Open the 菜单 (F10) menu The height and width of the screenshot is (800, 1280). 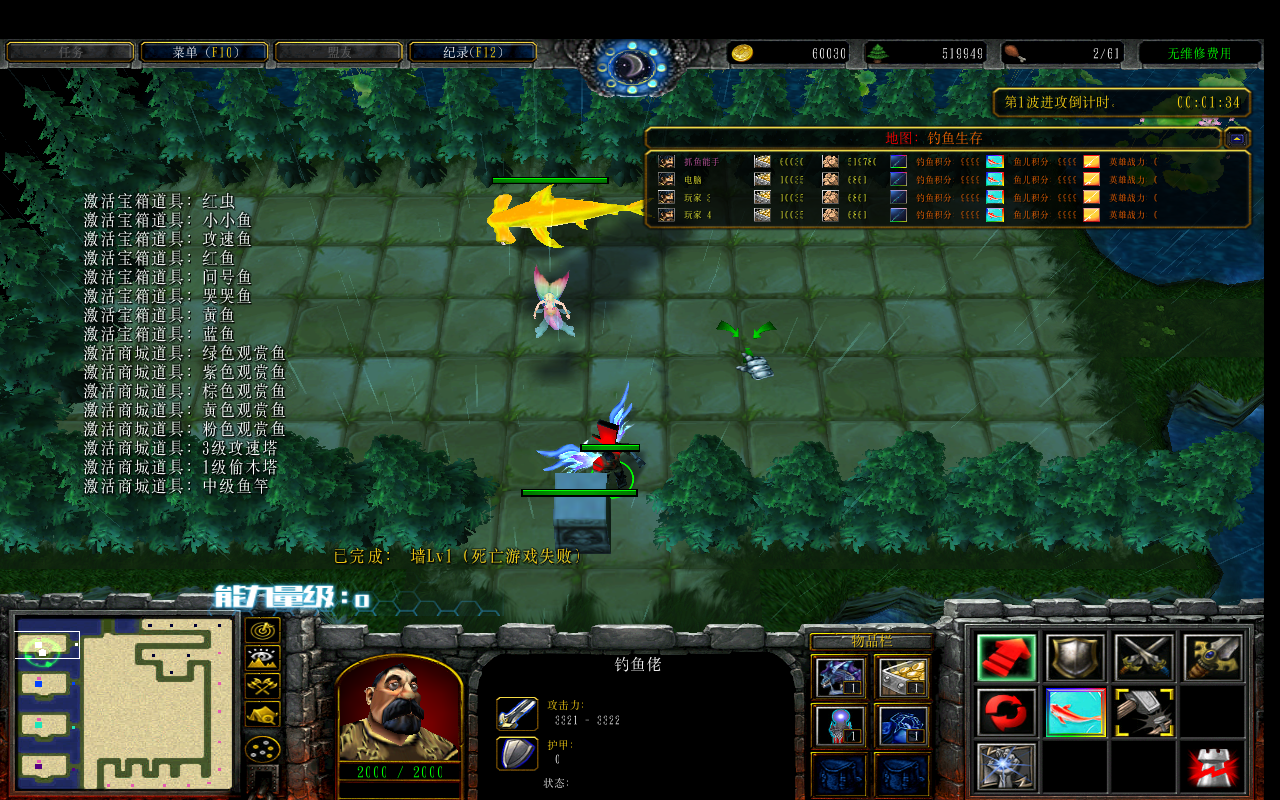[x=205, y=52]
